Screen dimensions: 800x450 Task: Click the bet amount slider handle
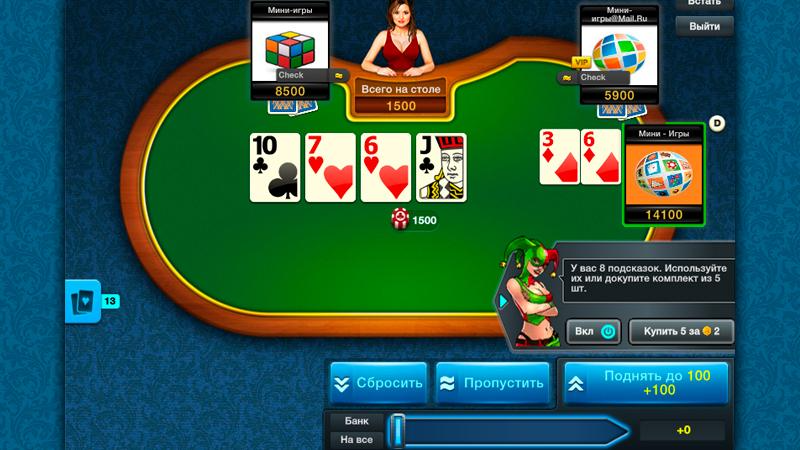pyautogui.click(x=397, y=430)
